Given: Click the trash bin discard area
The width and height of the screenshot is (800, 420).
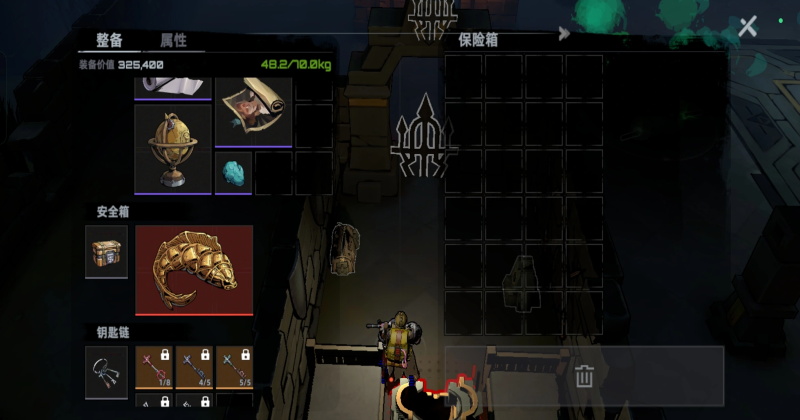Looking at the screenshot, I should coord(584,376).
